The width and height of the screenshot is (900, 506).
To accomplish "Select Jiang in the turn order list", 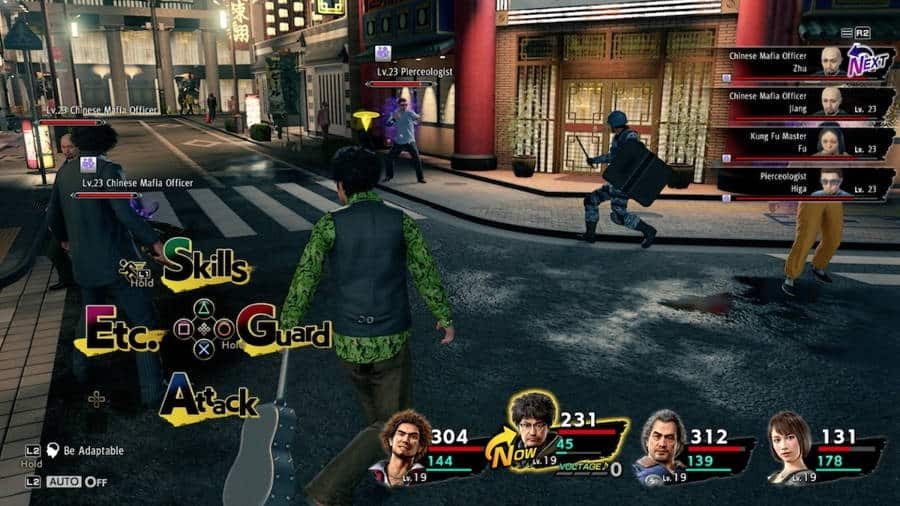I will pyautogui.click(x=804, y=102).
